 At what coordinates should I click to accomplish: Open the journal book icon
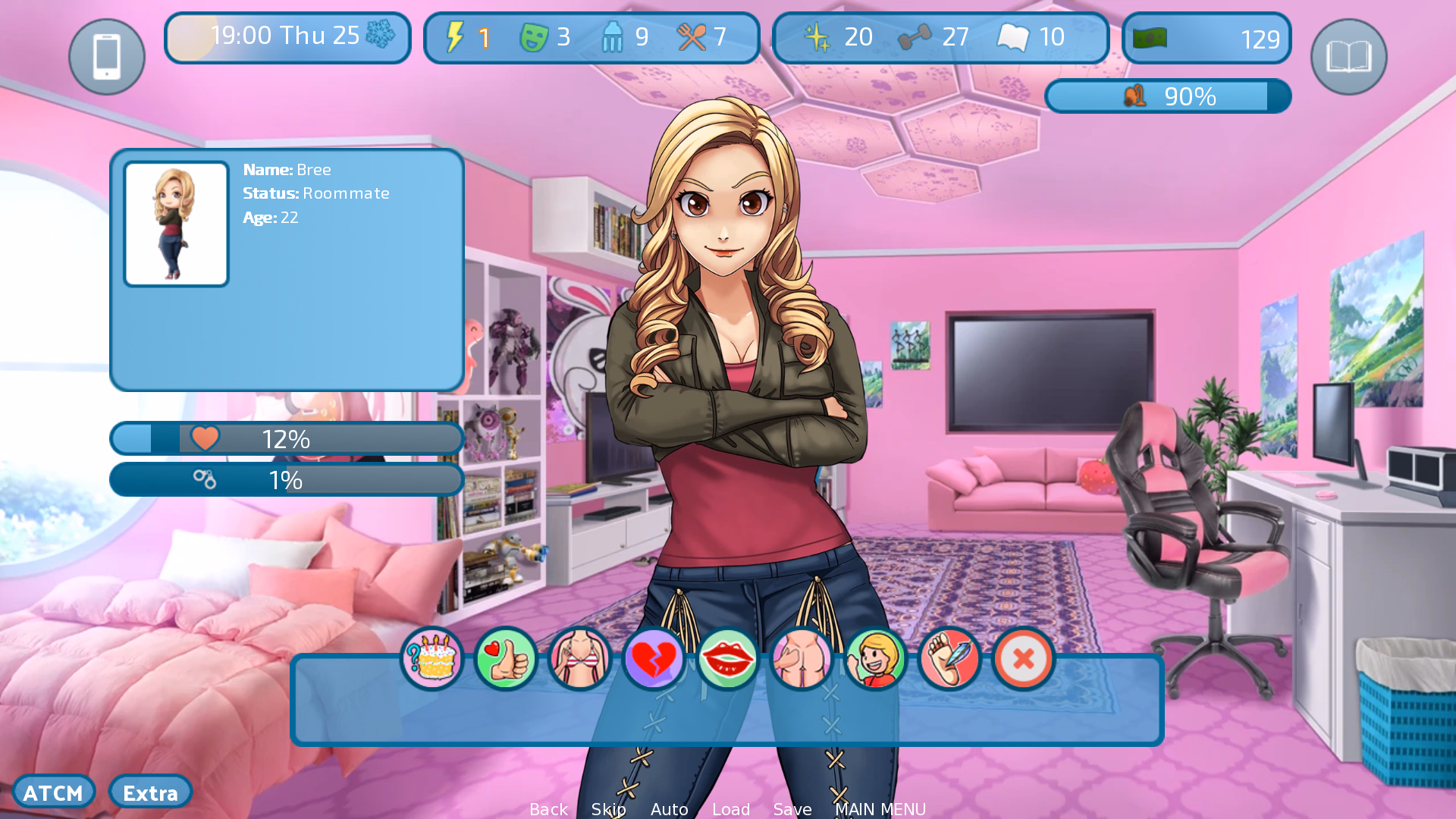pos(1348,57)
